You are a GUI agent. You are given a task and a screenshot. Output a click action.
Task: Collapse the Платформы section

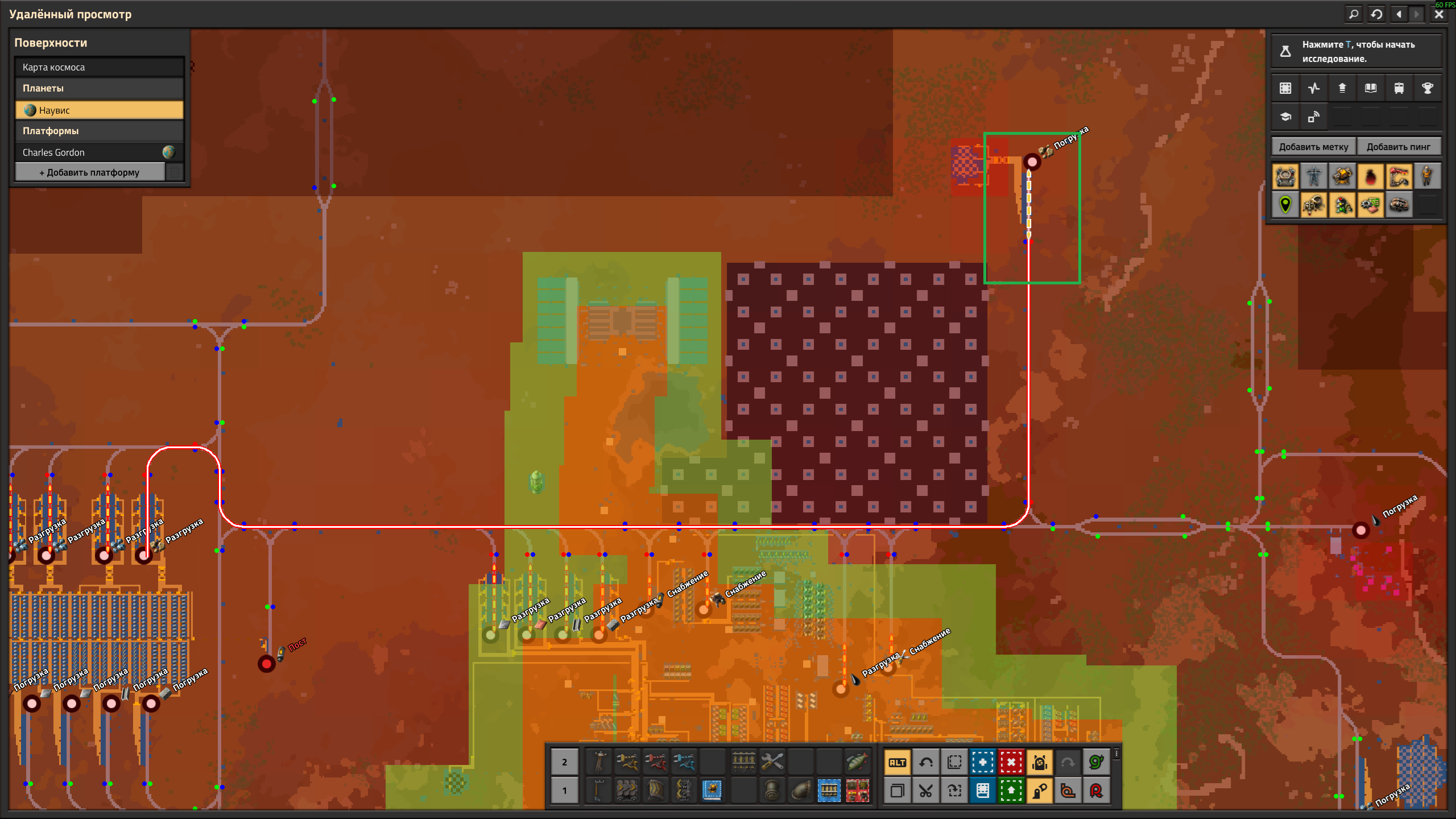click(x=99, y=131)
